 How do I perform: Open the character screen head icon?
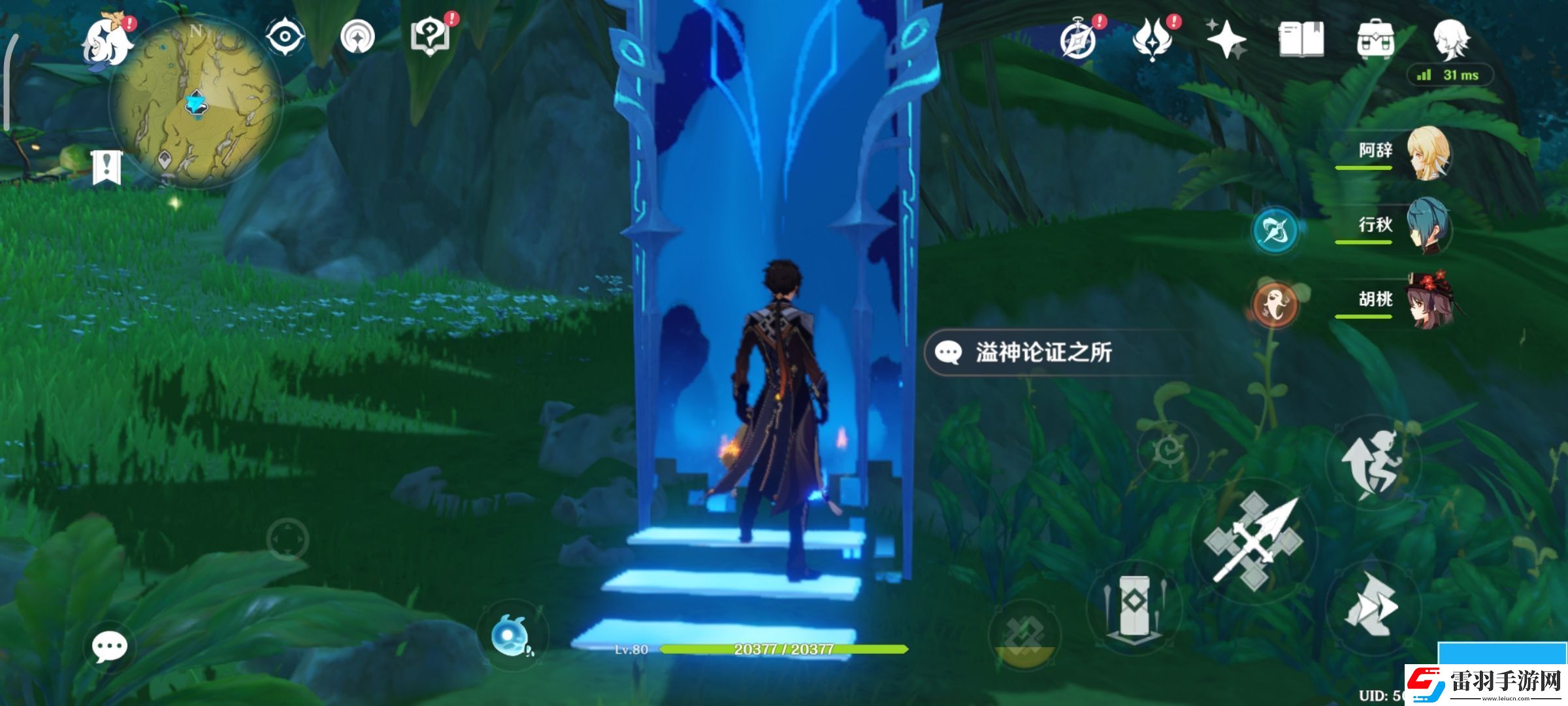[1450, 39]
